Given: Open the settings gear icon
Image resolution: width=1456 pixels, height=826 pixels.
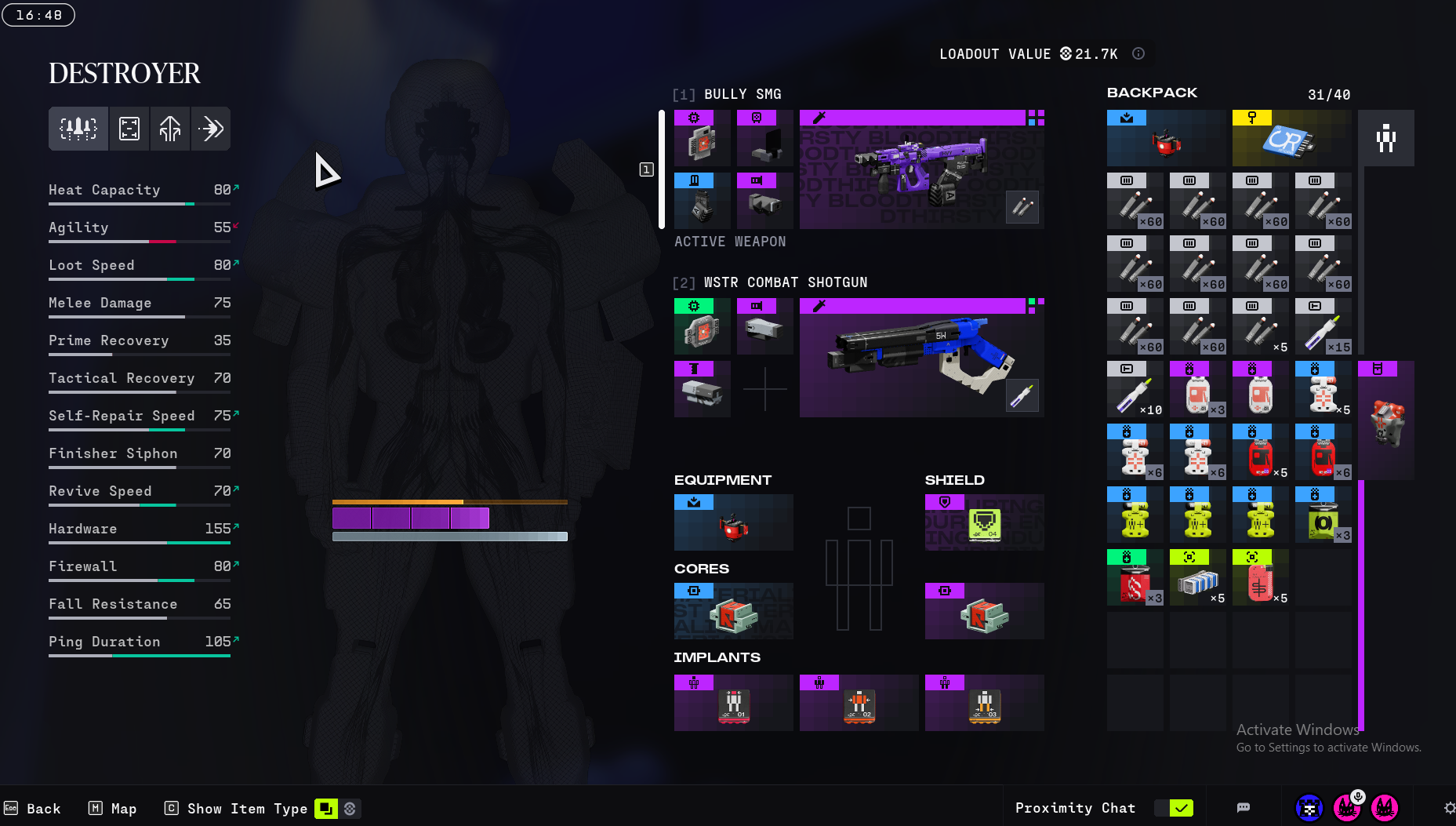Looking at the screenshot, I should point(1449,808).
